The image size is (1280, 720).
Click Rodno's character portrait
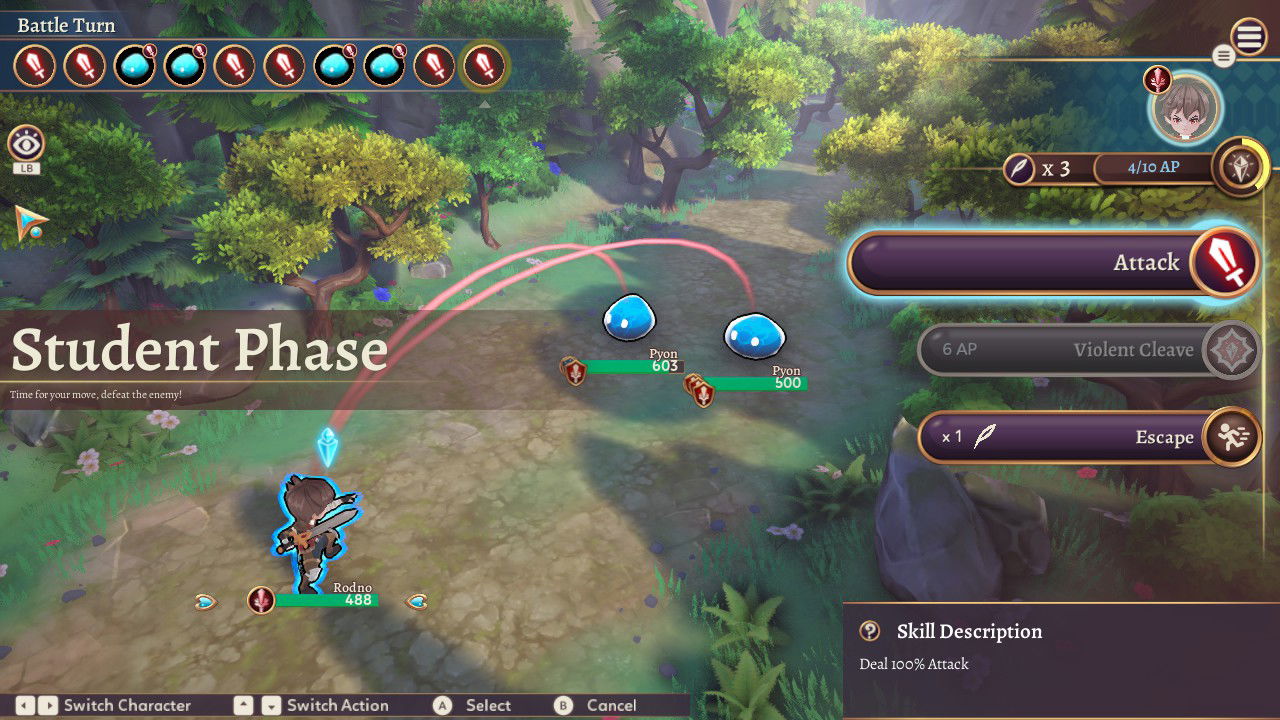[1187, 106]
